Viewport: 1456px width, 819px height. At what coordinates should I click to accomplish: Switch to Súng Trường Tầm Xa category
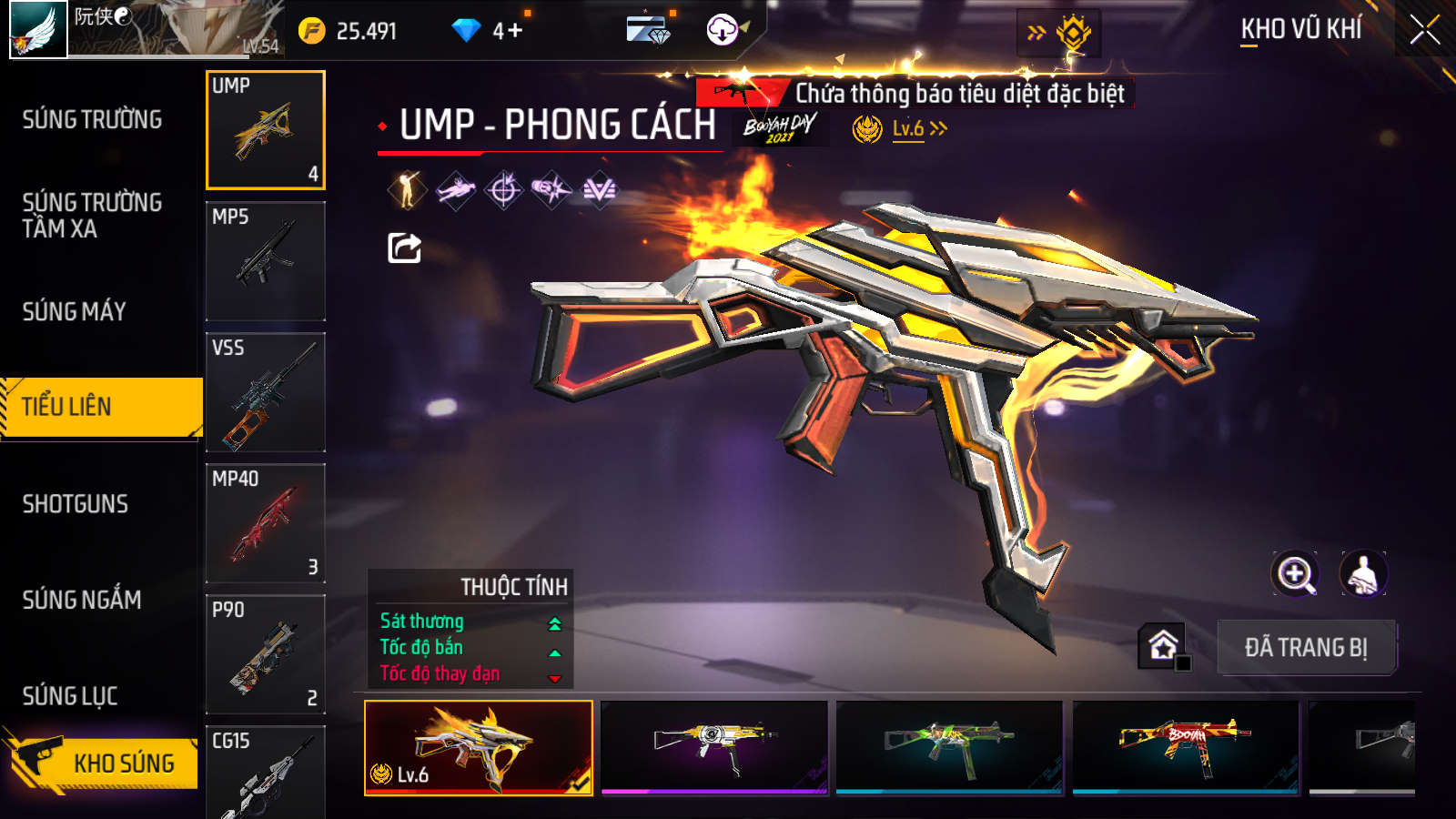pyautogui.click(x=92, y=215)
